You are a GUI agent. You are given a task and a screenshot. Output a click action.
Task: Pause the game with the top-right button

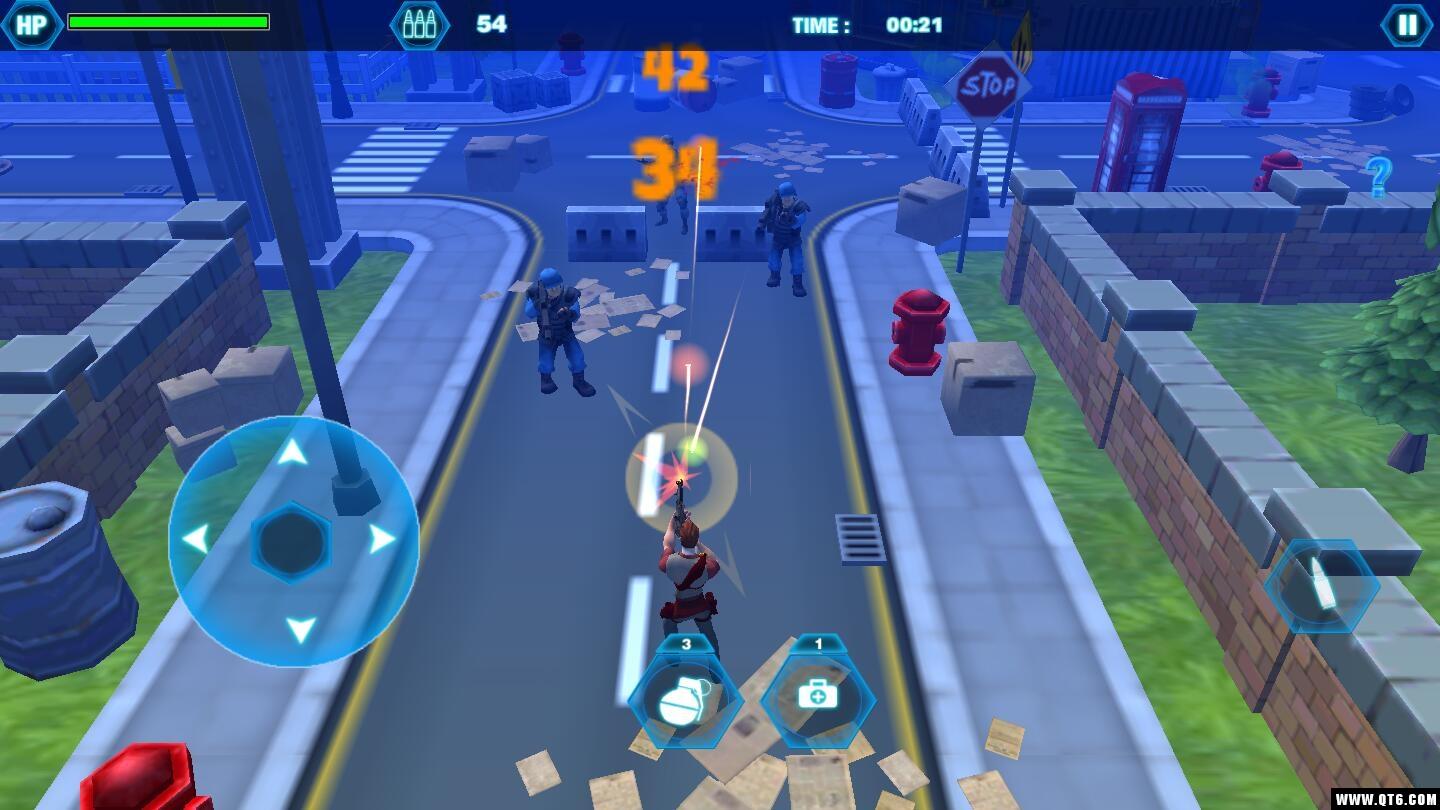coord(1407,25)
